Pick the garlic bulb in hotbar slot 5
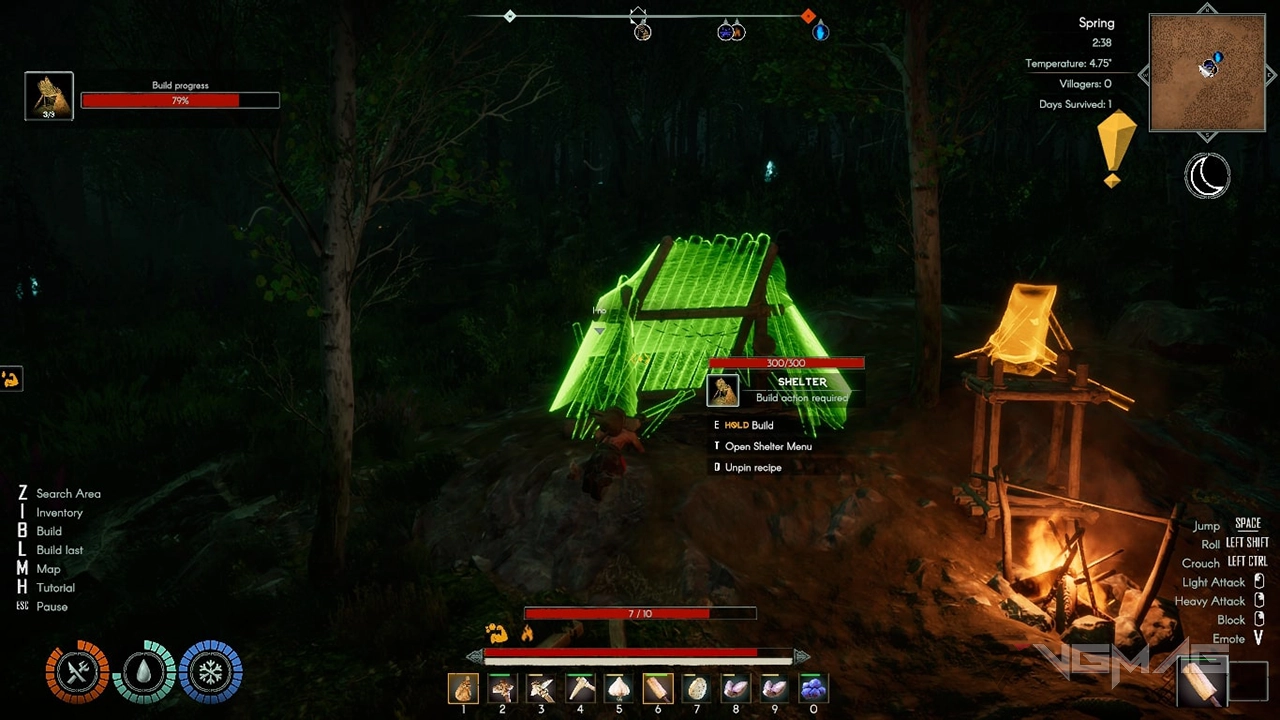The image size is (1280, 720). click(619, 688)
